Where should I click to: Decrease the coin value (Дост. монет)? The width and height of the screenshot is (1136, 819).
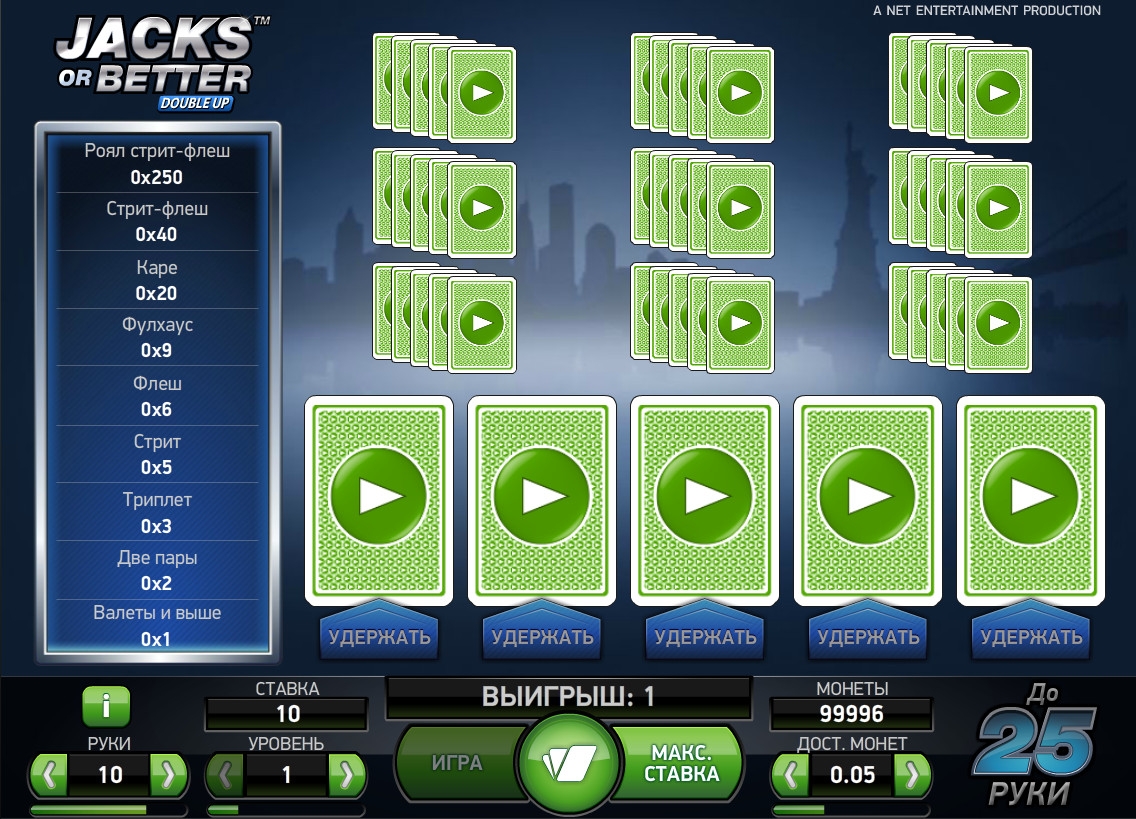[x=791, y=774]
